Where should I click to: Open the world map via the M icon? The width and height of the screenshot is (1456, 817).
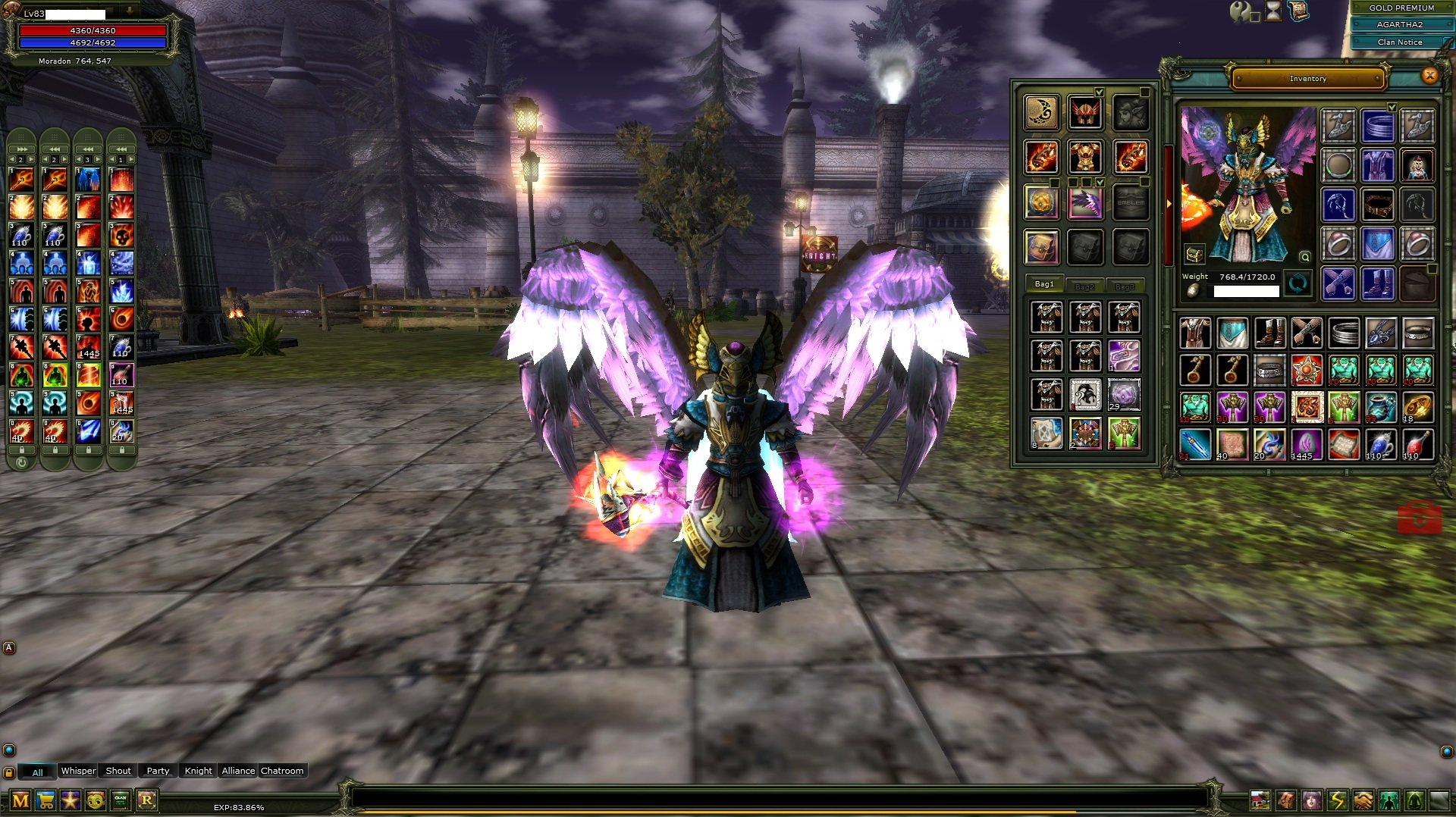click(20, 800)
